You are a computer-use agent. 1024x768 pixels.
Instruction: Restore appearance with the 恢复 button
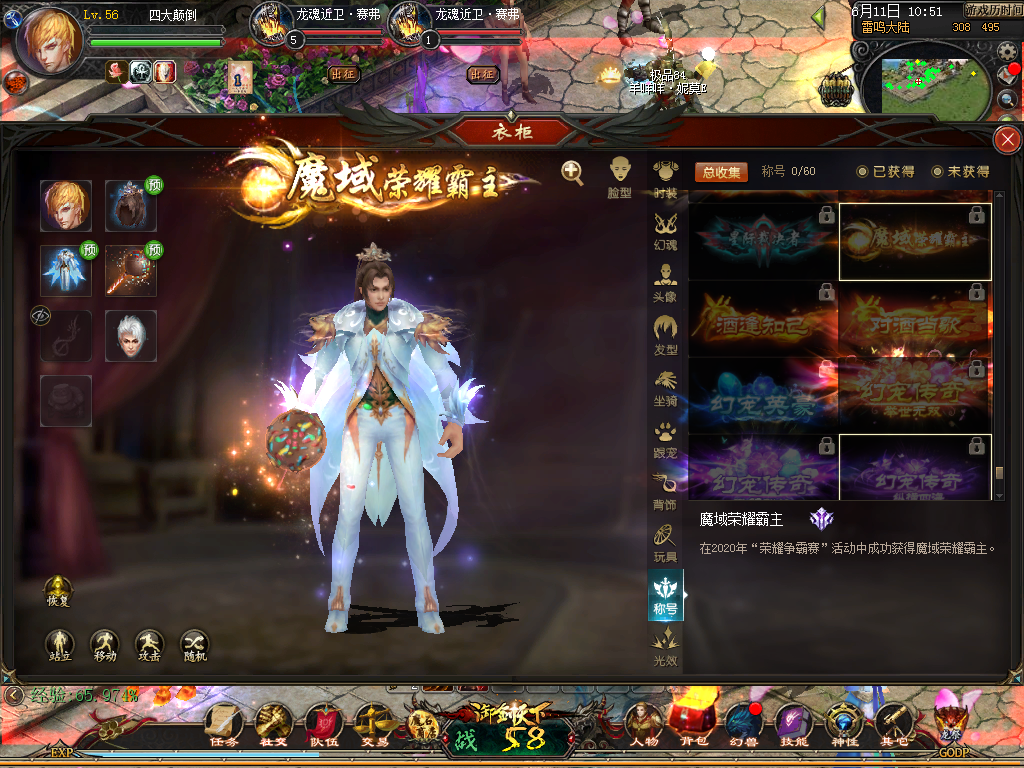coord(59,591)
